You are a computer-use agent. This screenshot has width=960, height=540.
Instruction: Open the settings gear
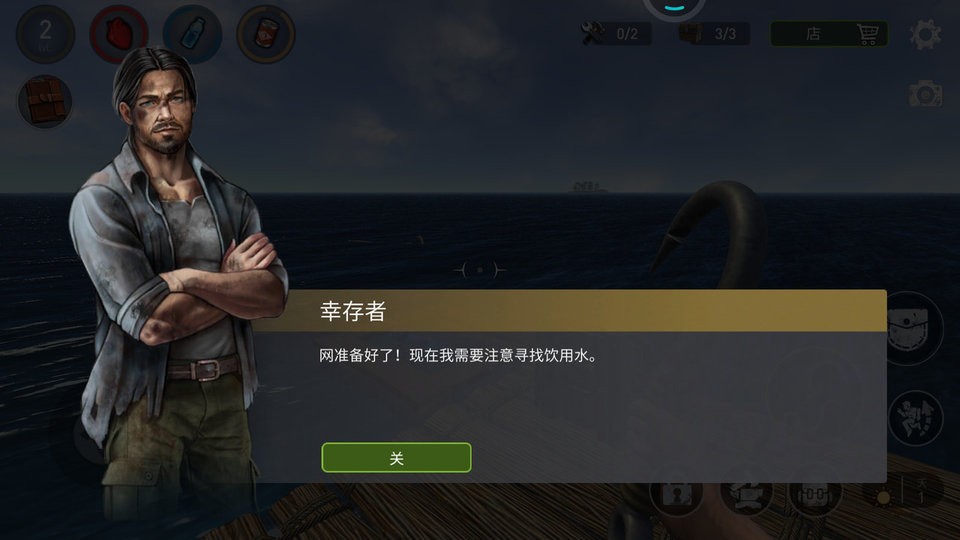point(925,34)
